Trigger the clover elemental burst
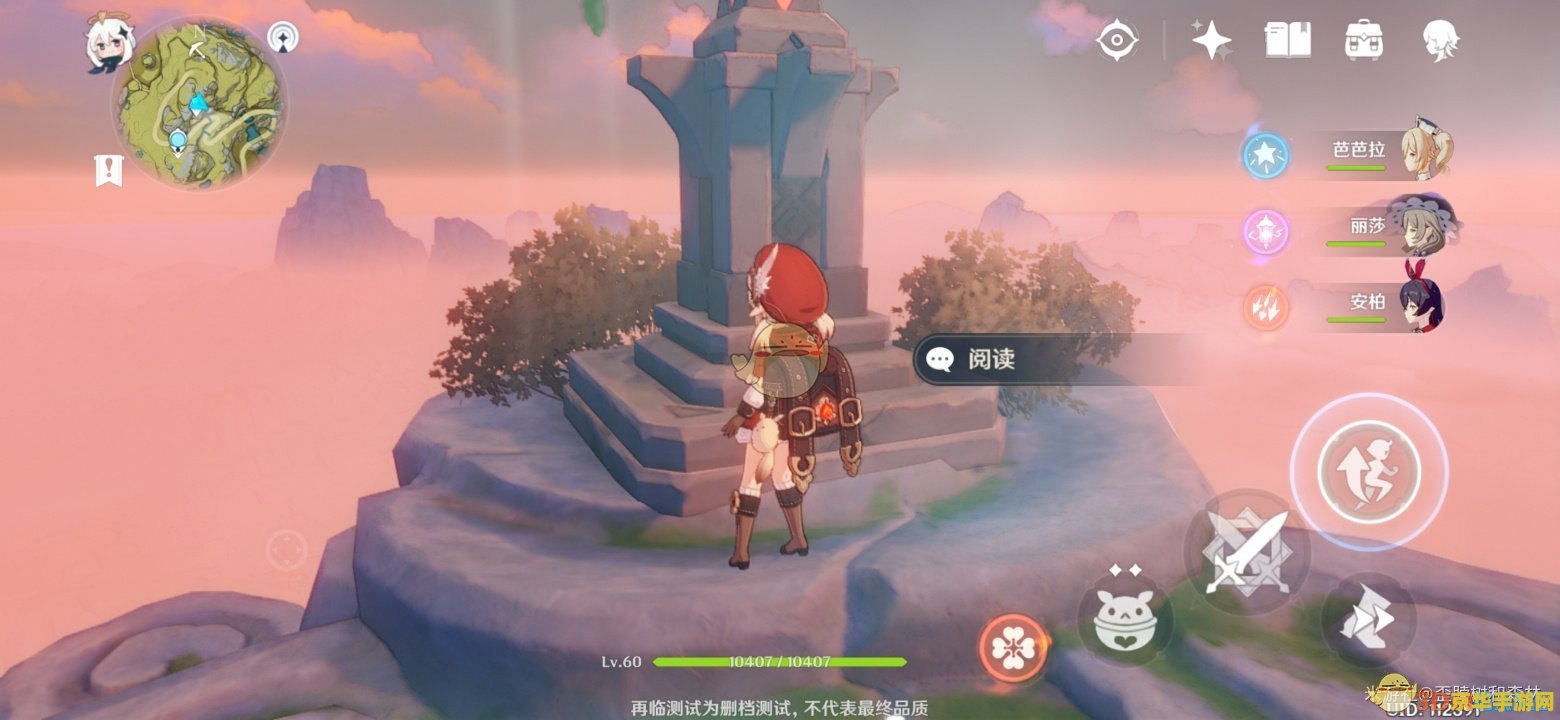This screenshot has height=720, width=1560. (x=1015, y=645)
